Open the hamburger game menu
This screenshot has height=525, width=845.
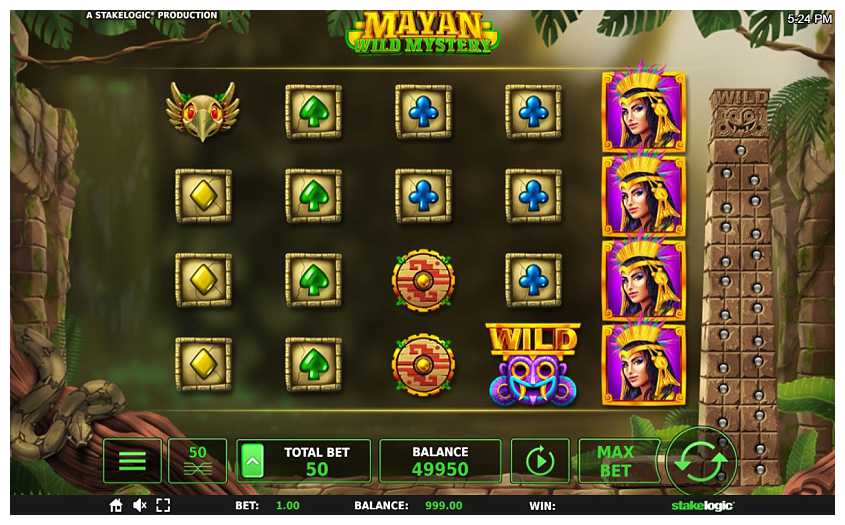[132, 461]
